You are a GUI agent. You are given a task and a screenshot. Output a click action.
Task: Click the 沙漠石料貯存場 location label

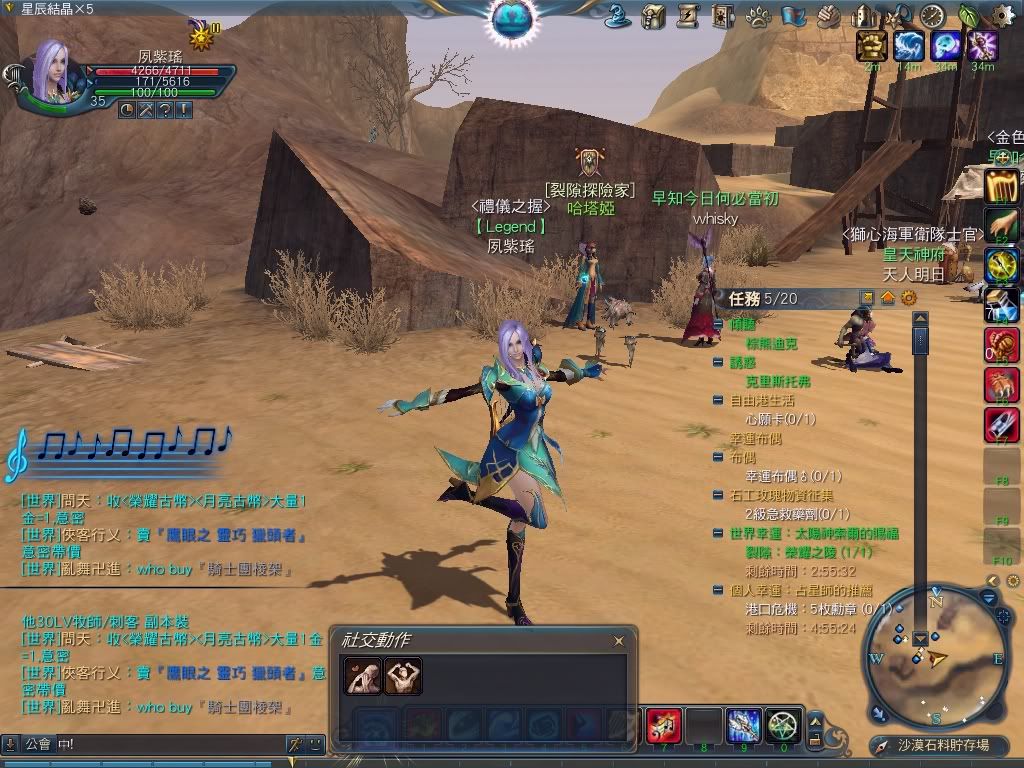coord(942,746)
